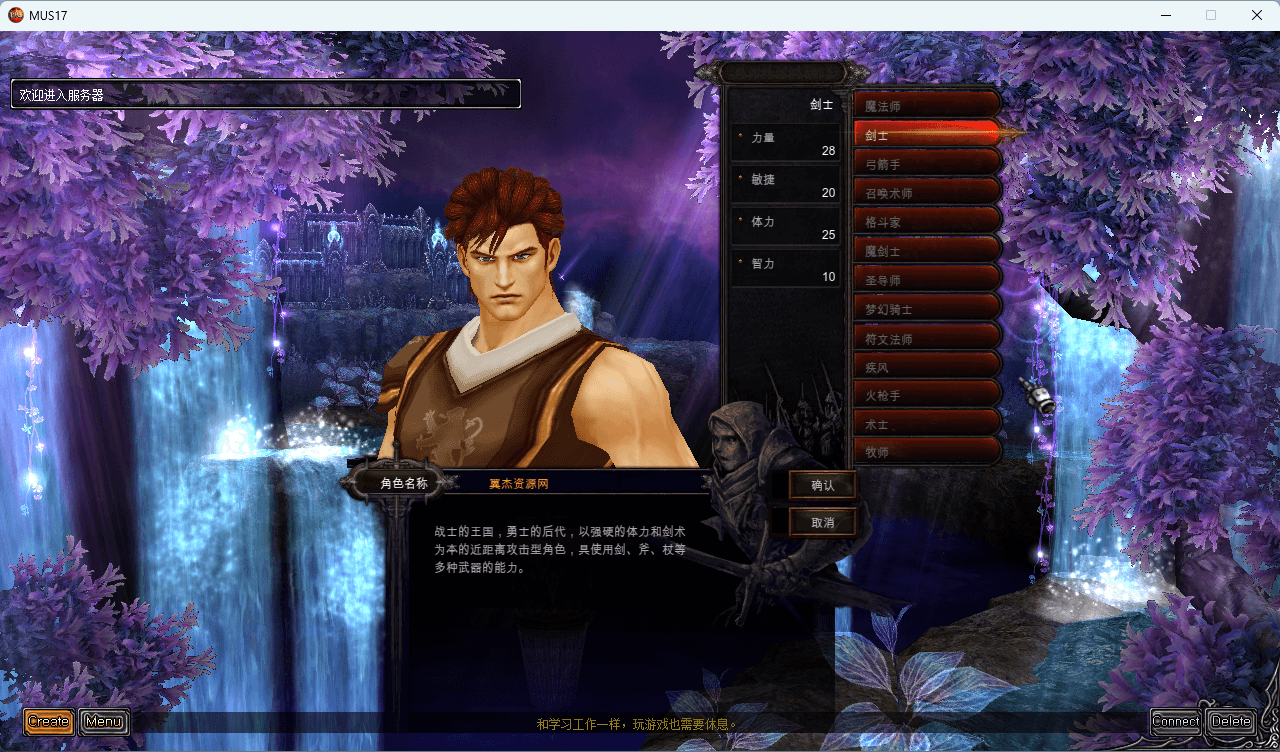Choose the 符文法师 class
The height and width of the screenshot is (752, 1280).
(x=927, y=337)
